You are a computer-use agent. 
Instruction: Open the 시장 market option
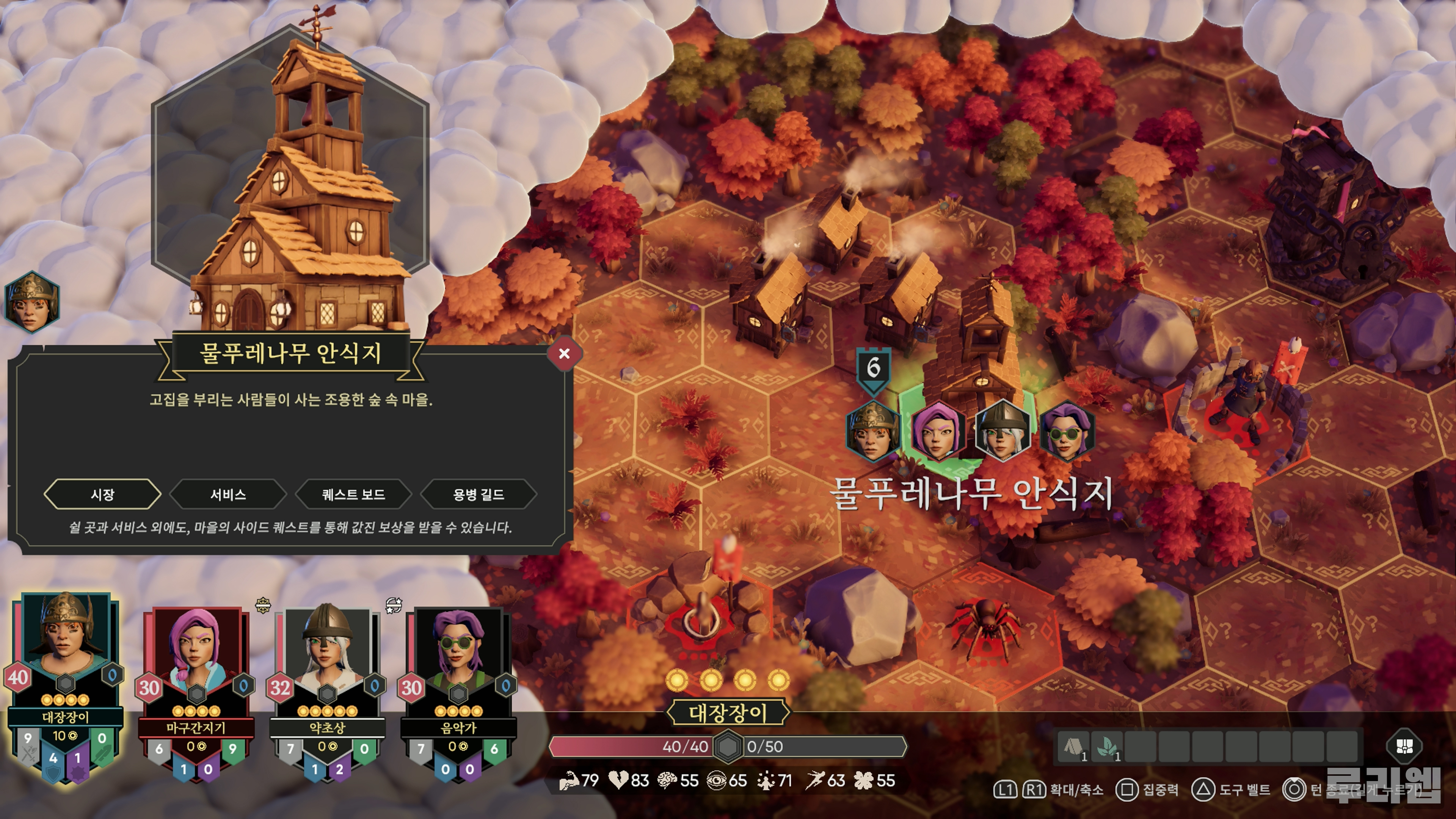[102, 494]
